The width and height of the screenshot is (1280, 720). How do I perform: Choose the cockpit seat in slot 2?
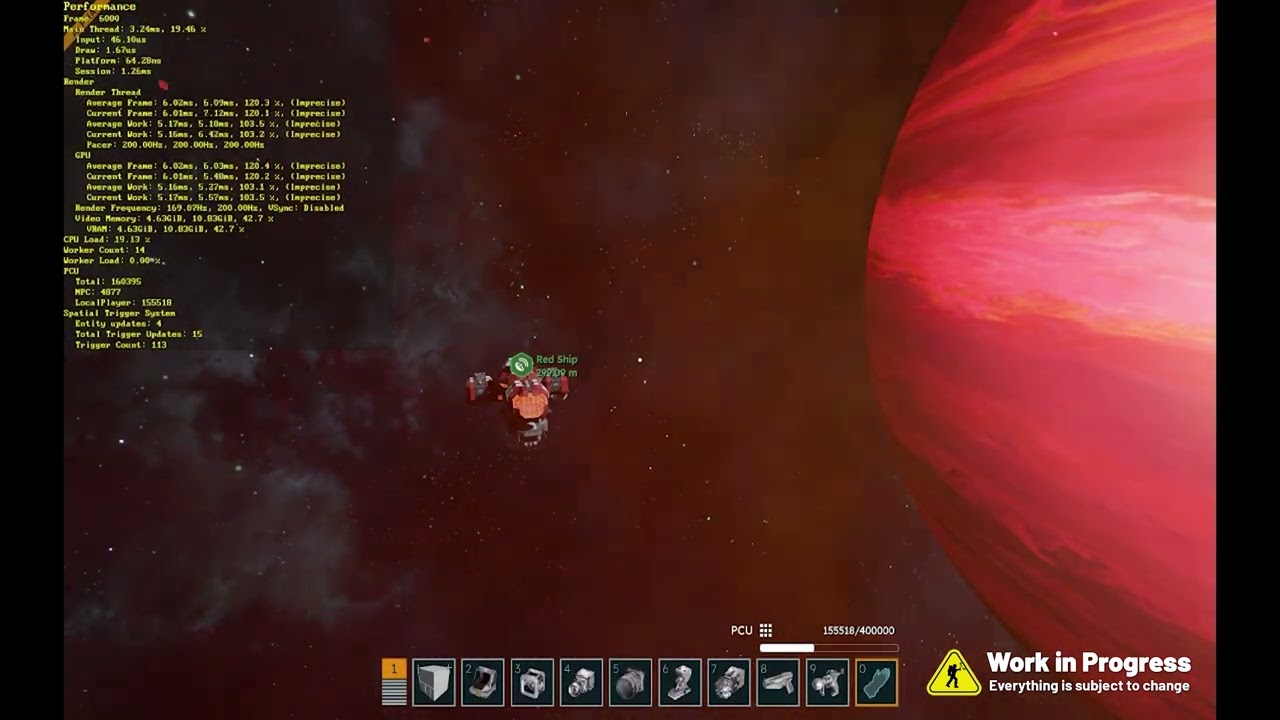pyautogui.click(x=483, y=683)
